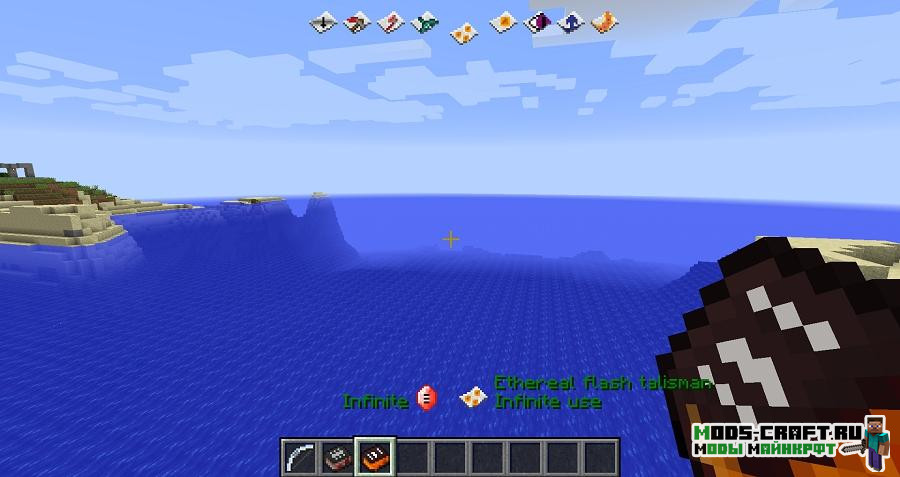Click the red crystal resource icon
900x477 pixels.
coord(427,400)
